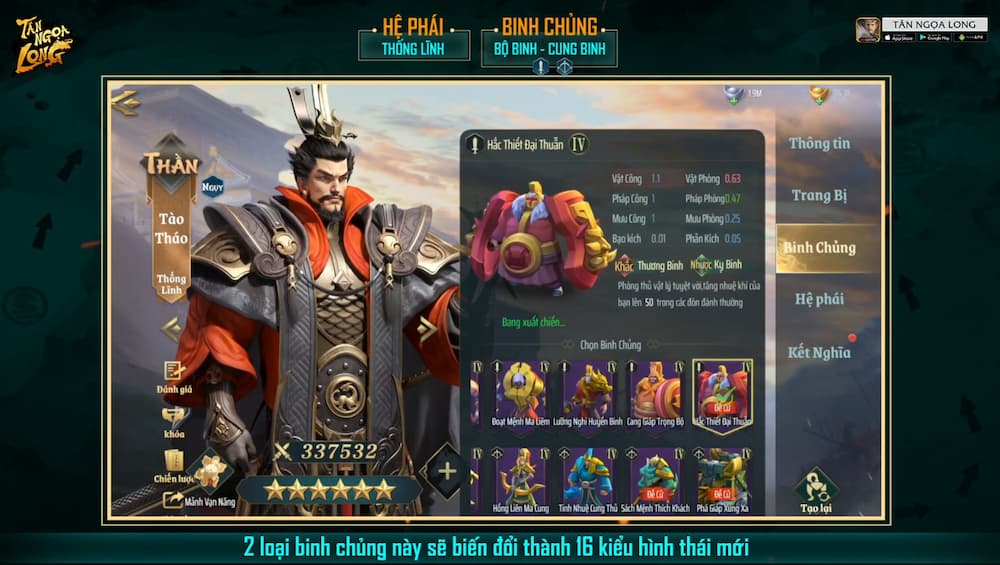Open the Đánh giá review icon
This screenshot has height=565, width=1000.
tap(174, 373)
